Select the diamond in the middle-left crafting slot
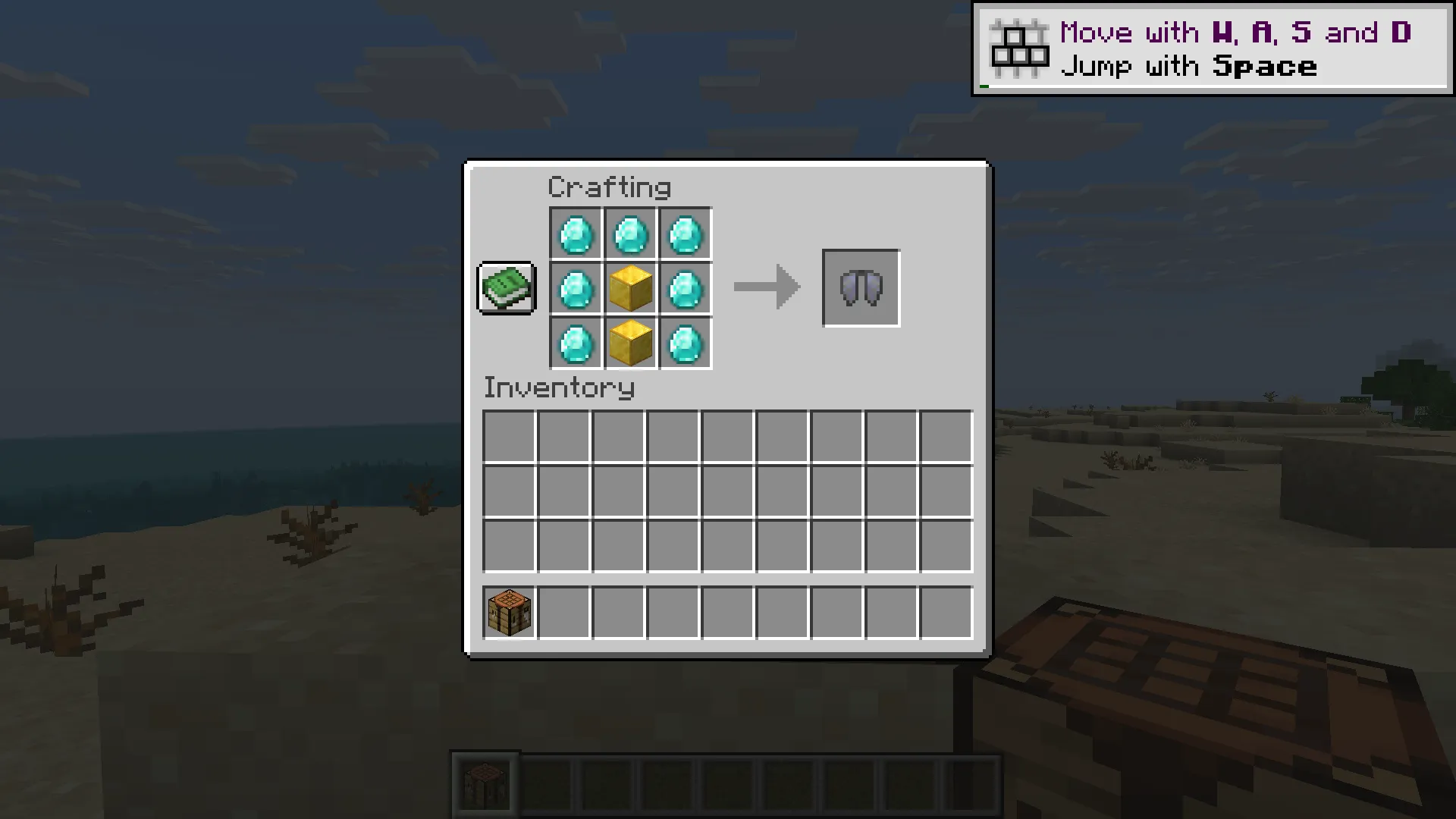 (x=575, y=288)
